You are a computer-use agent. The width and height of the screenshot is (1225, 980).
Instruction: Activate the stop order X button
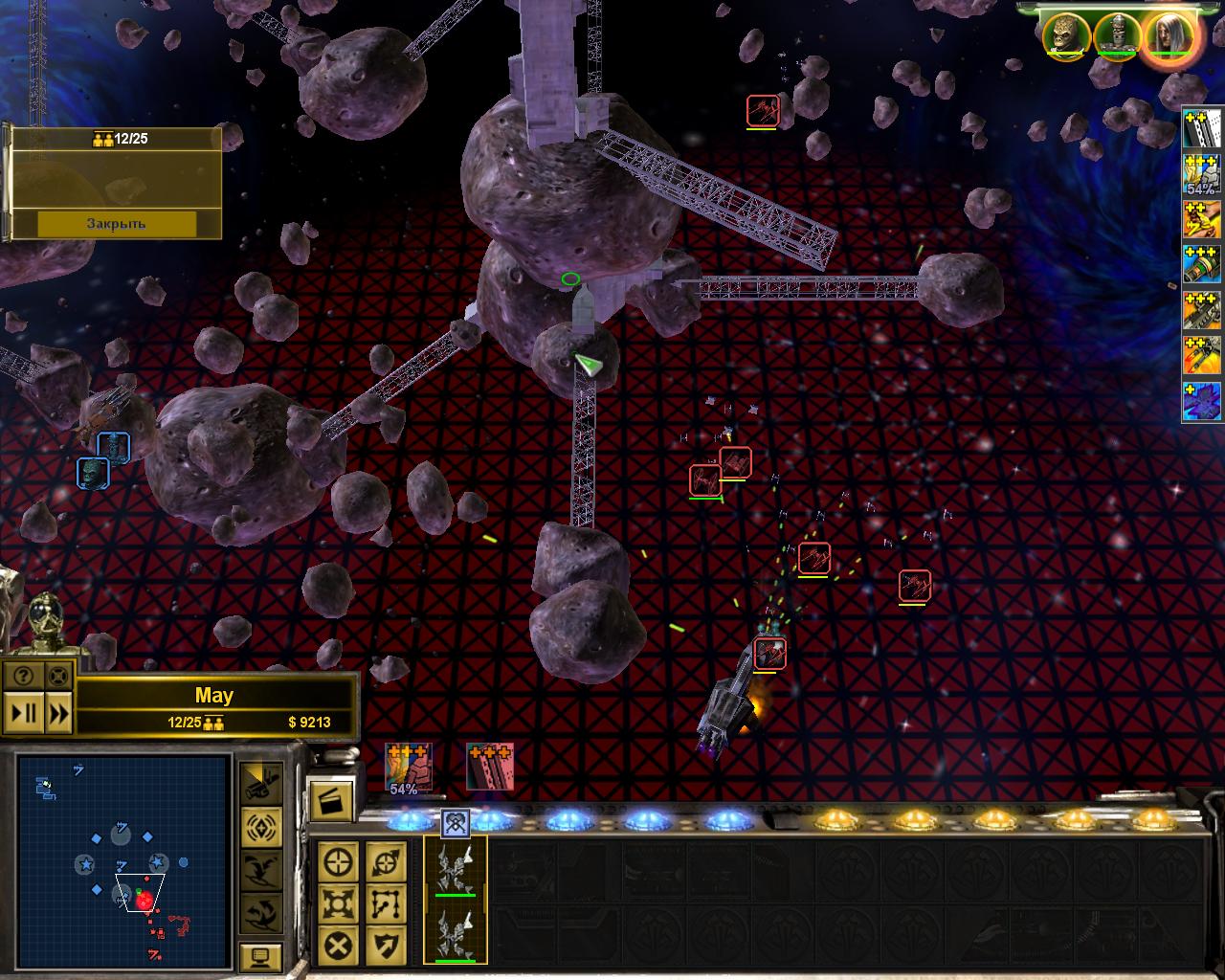coord(338,947)
